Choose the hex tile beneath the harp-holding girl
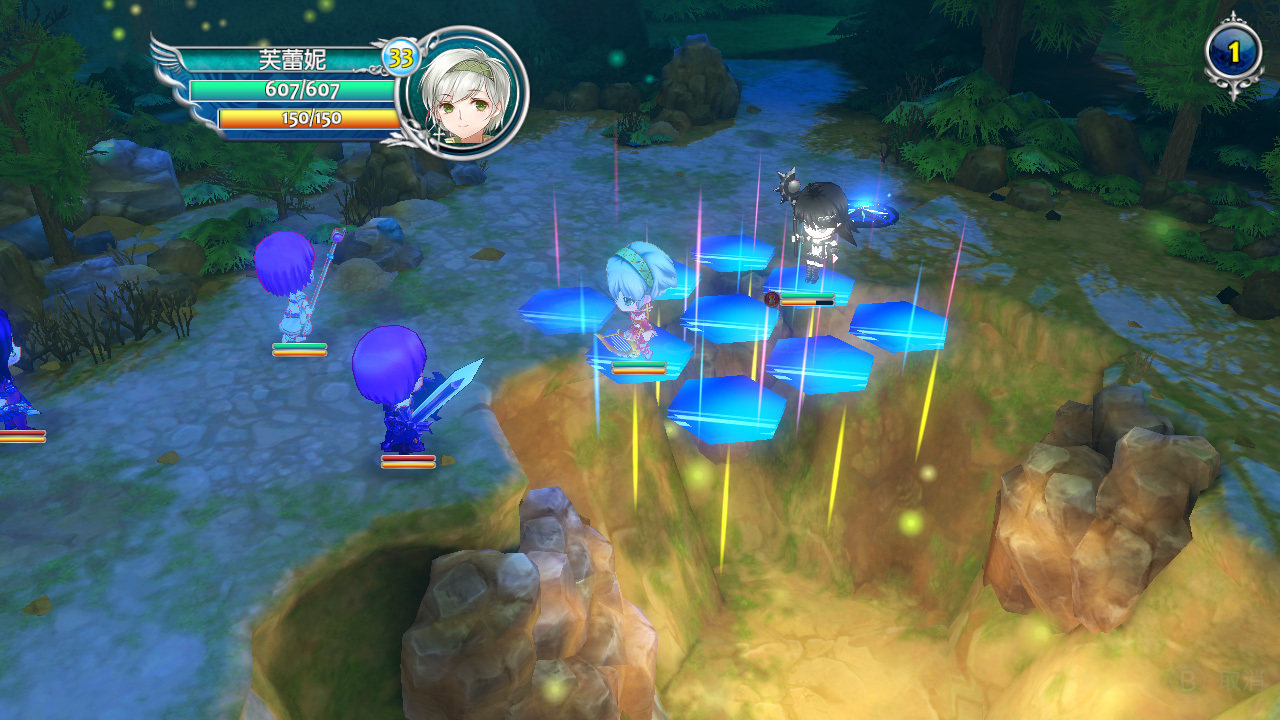Viewport: 1280px width, 720px height. (640, 352)
